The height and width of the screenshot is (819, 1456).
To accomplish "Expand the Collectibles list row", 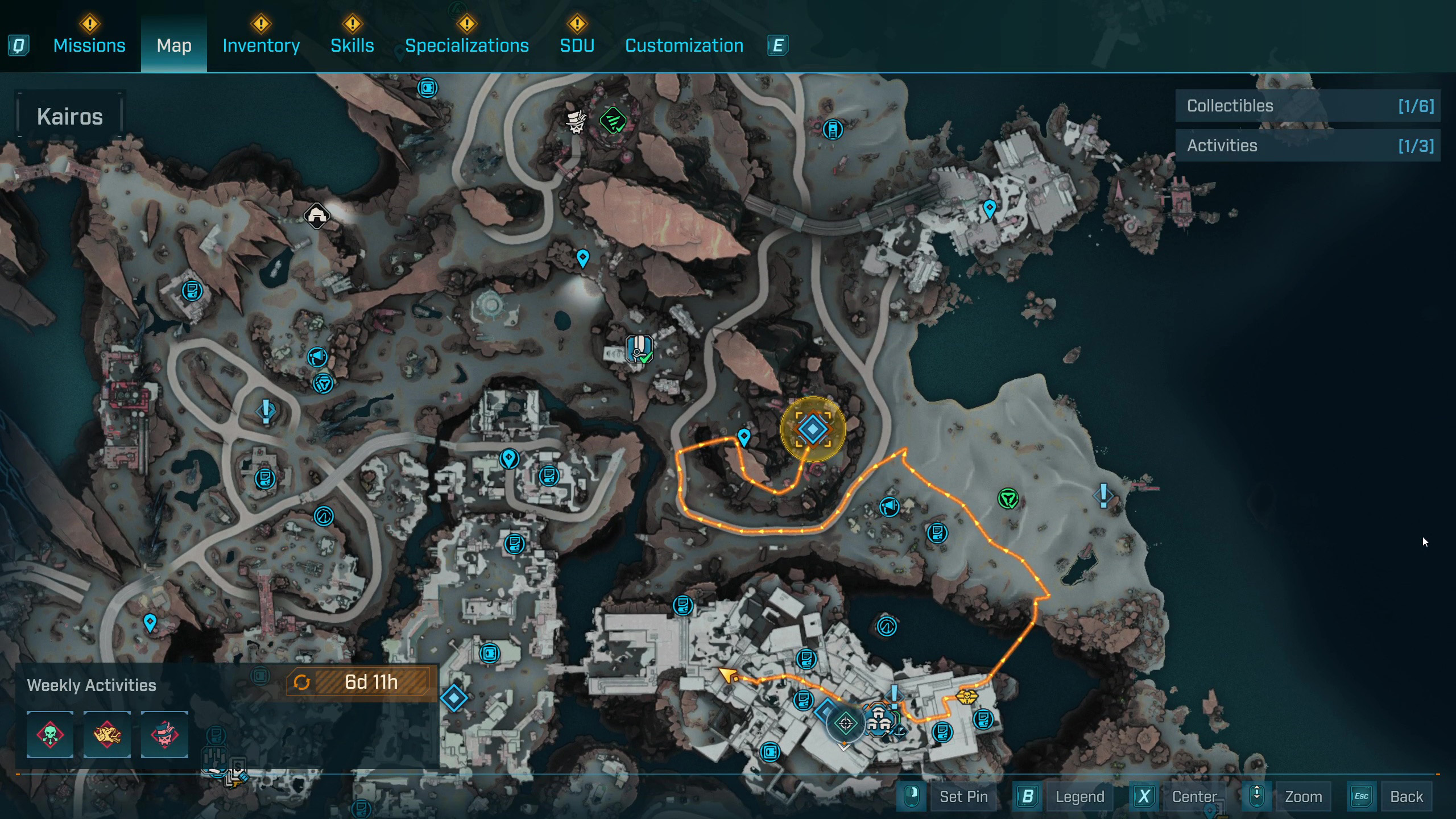I will click(1308, 106).
